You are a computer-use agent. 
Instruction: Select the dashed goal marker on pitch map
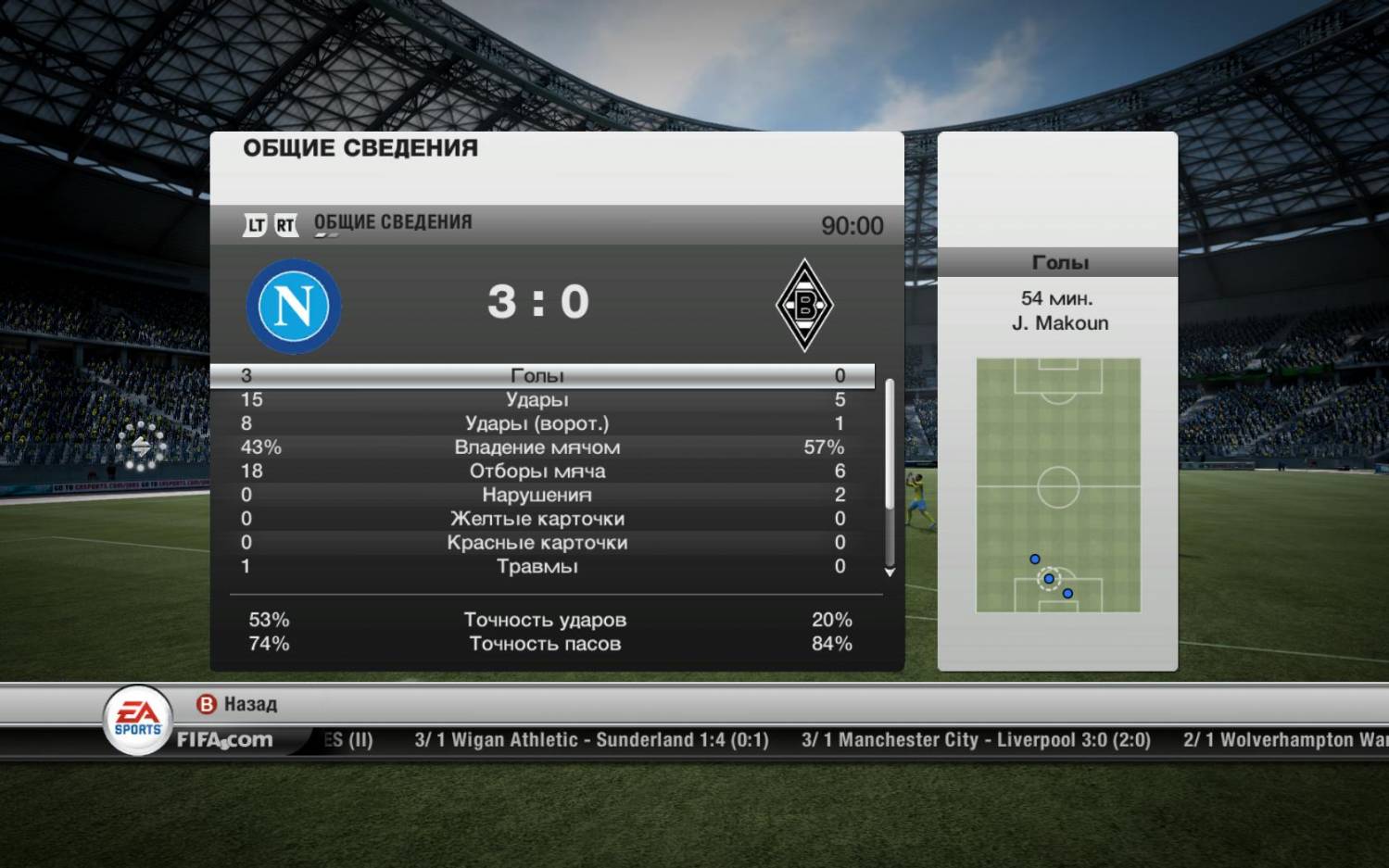pos(1049,579)
